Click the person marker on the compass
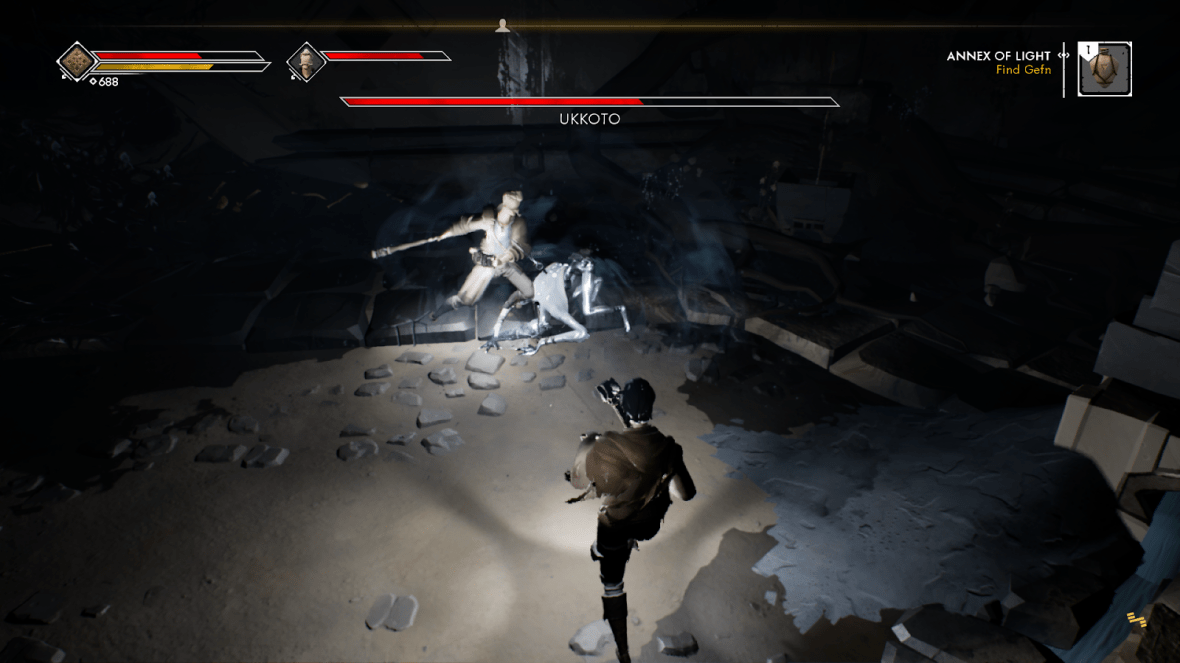The width and height of the screenshot is (1180, 663). (x=502, y=26)
